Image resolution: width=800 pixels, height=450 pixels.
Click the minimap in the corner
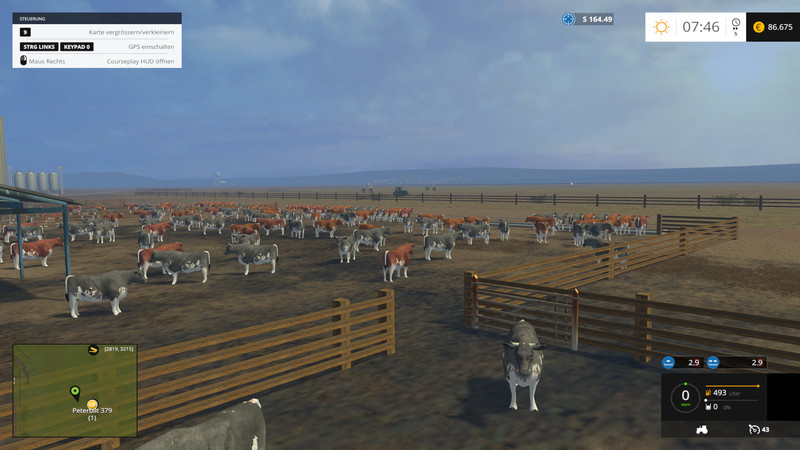pyautogui.click(x=75, y=391)
